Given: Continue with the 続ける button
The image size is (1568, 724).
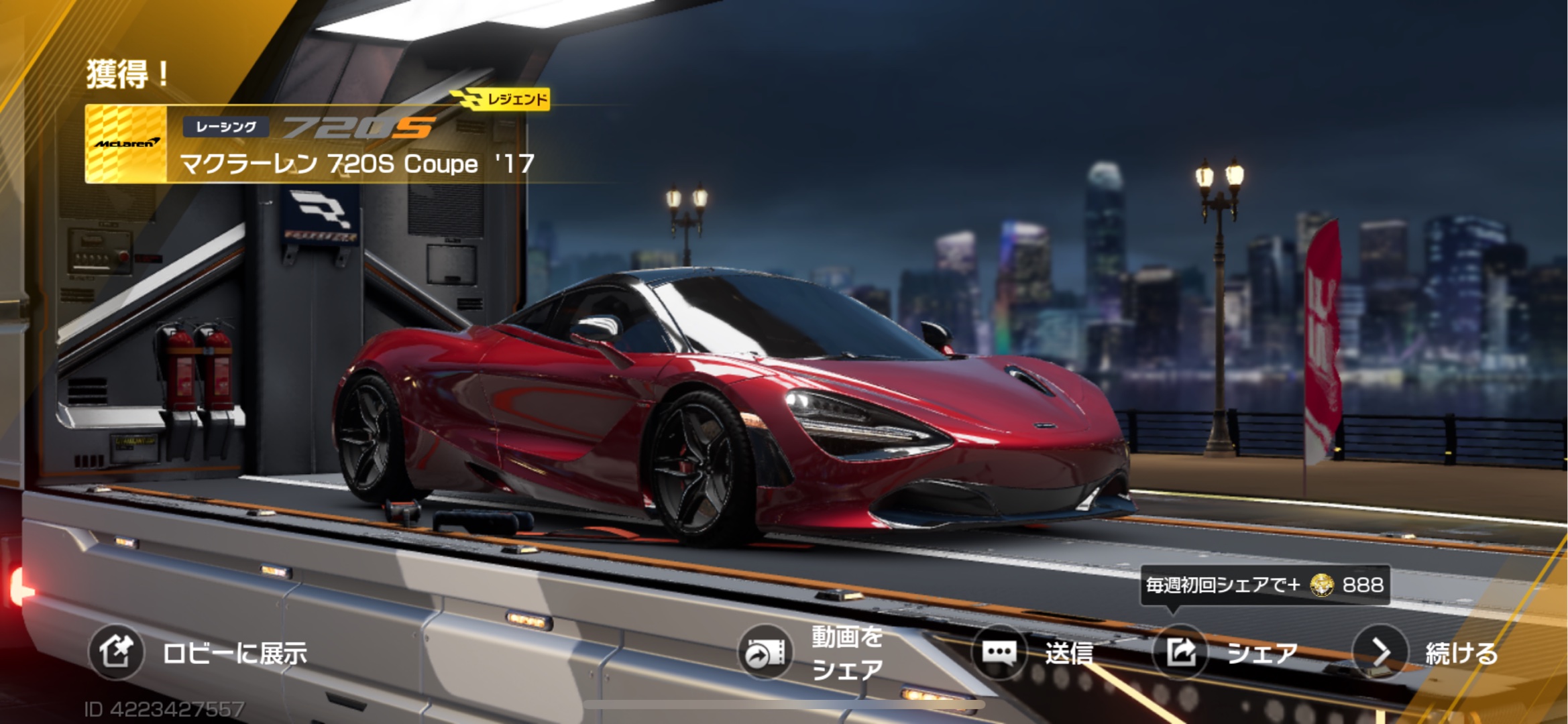Looking at the screenshot, I should coord(1380,652).
